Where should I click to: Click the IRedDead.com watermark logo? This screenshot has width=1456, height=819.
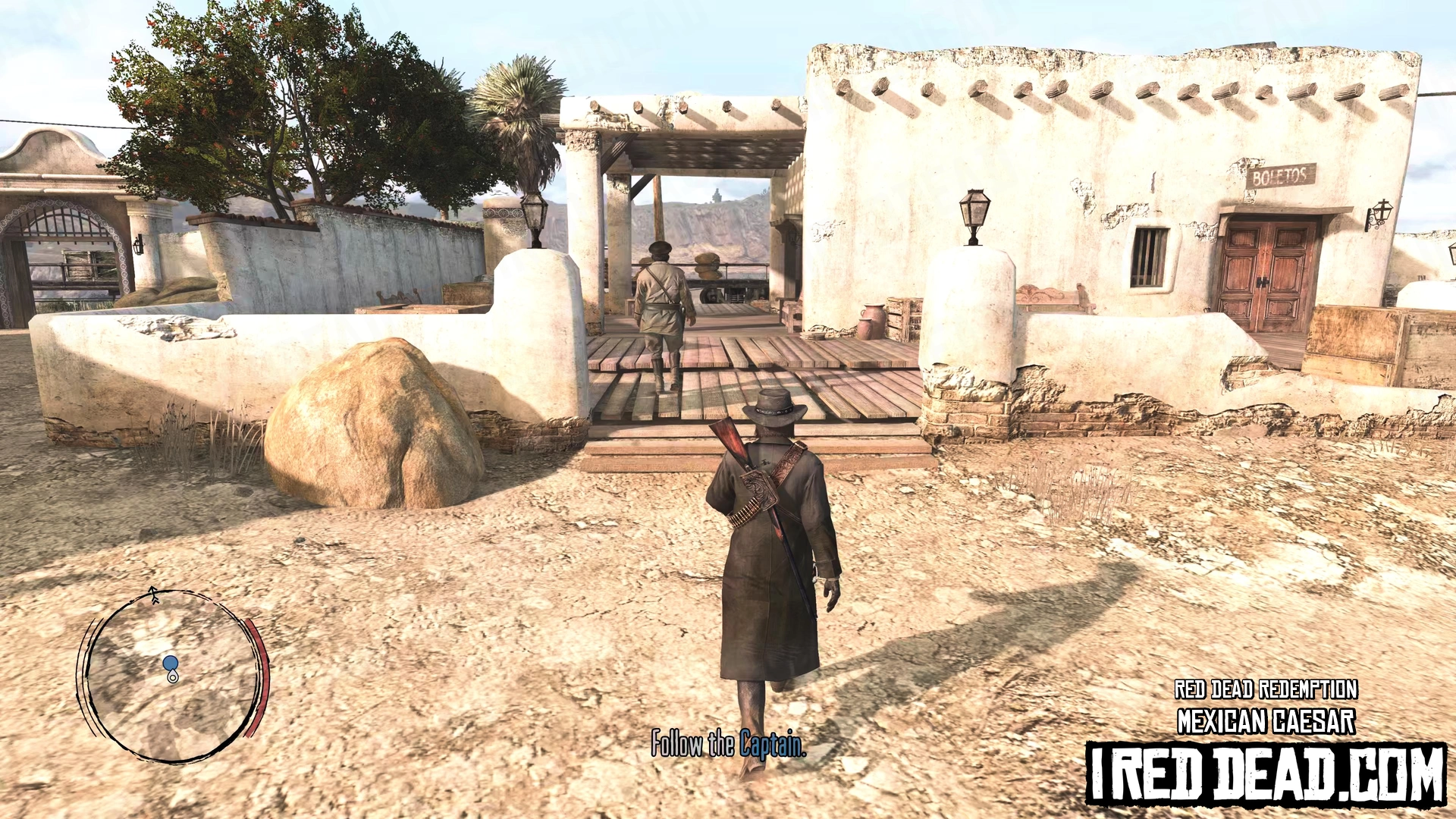coord(1266,774)
